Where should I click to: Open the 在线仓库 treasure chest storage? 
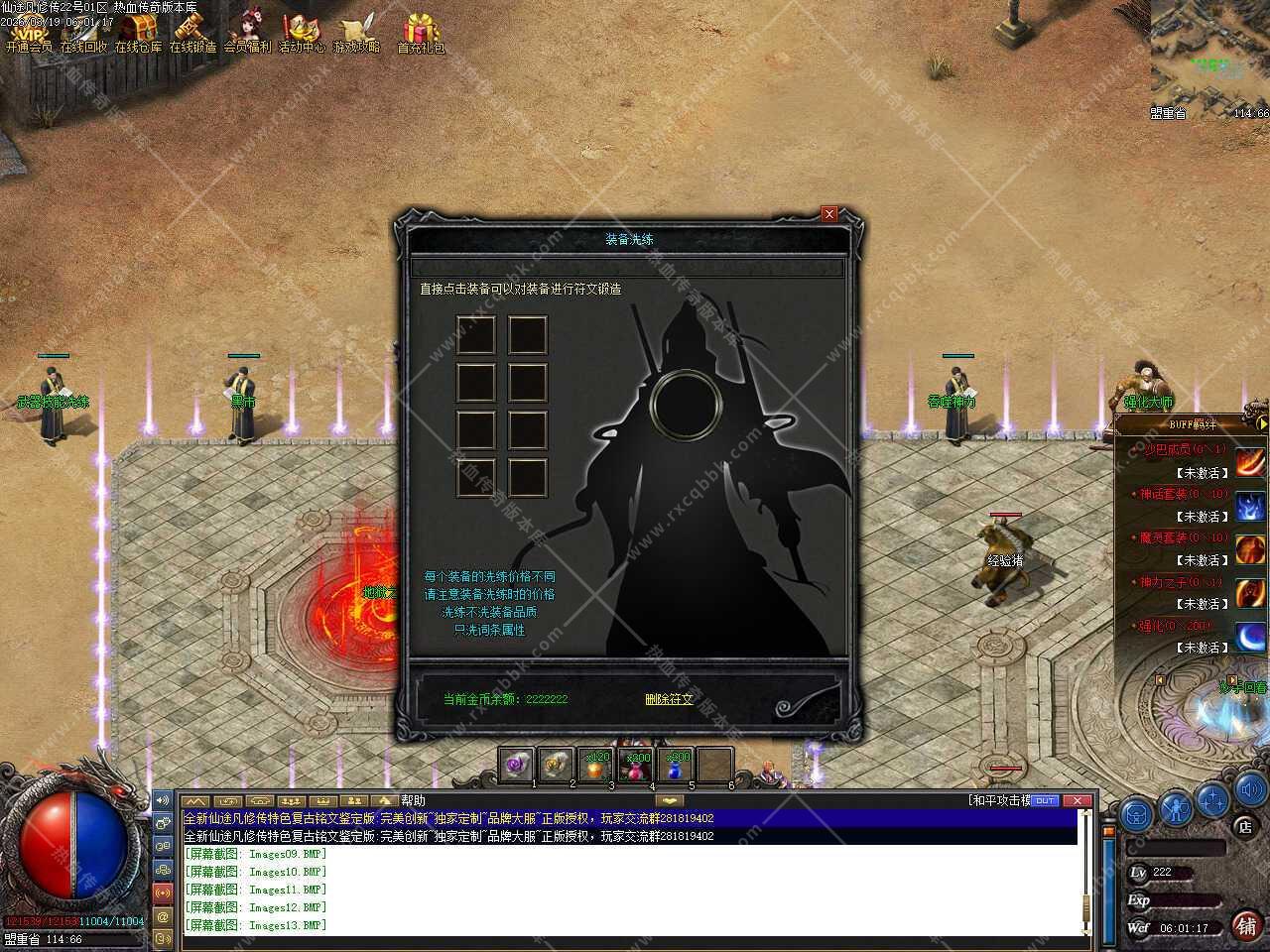[x=139, y=33]
